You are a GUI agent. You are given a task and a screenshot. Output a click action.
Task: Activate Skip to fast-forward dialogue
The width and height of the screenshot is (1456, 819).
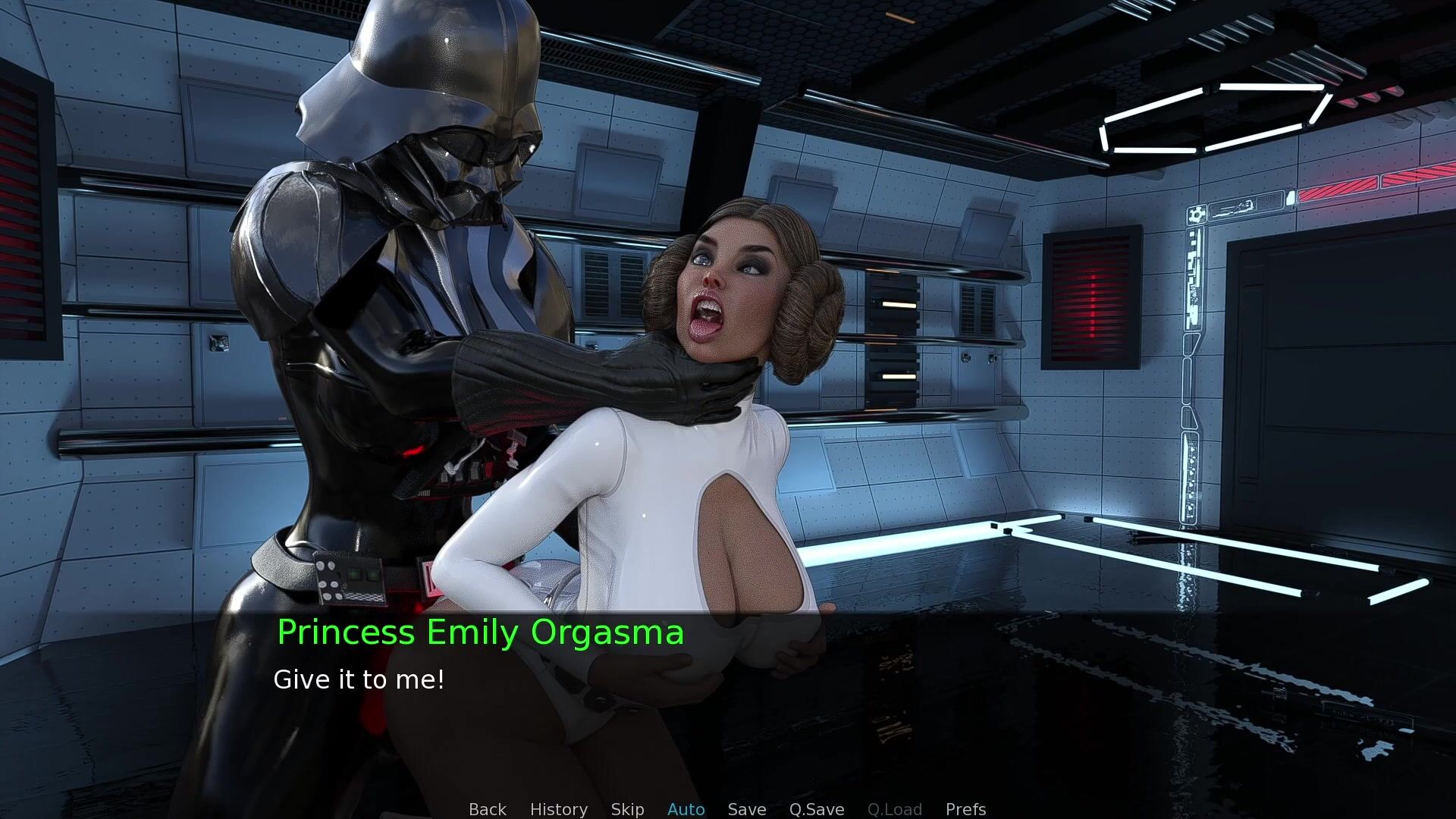(627, 809)
